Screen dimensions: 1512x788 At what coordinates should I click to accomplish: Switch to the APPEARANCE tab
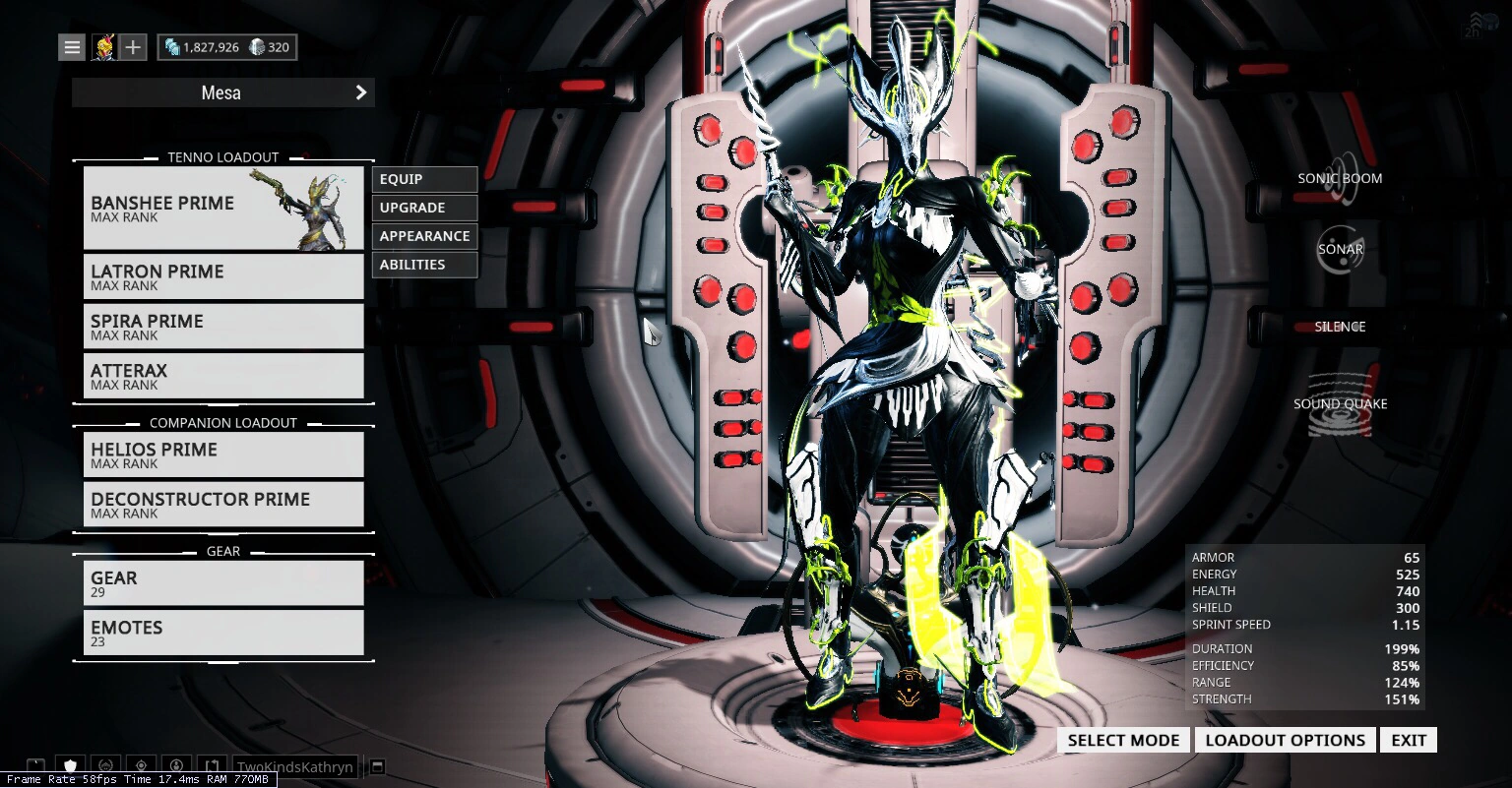pyautogui.click(x=424, y=236)
